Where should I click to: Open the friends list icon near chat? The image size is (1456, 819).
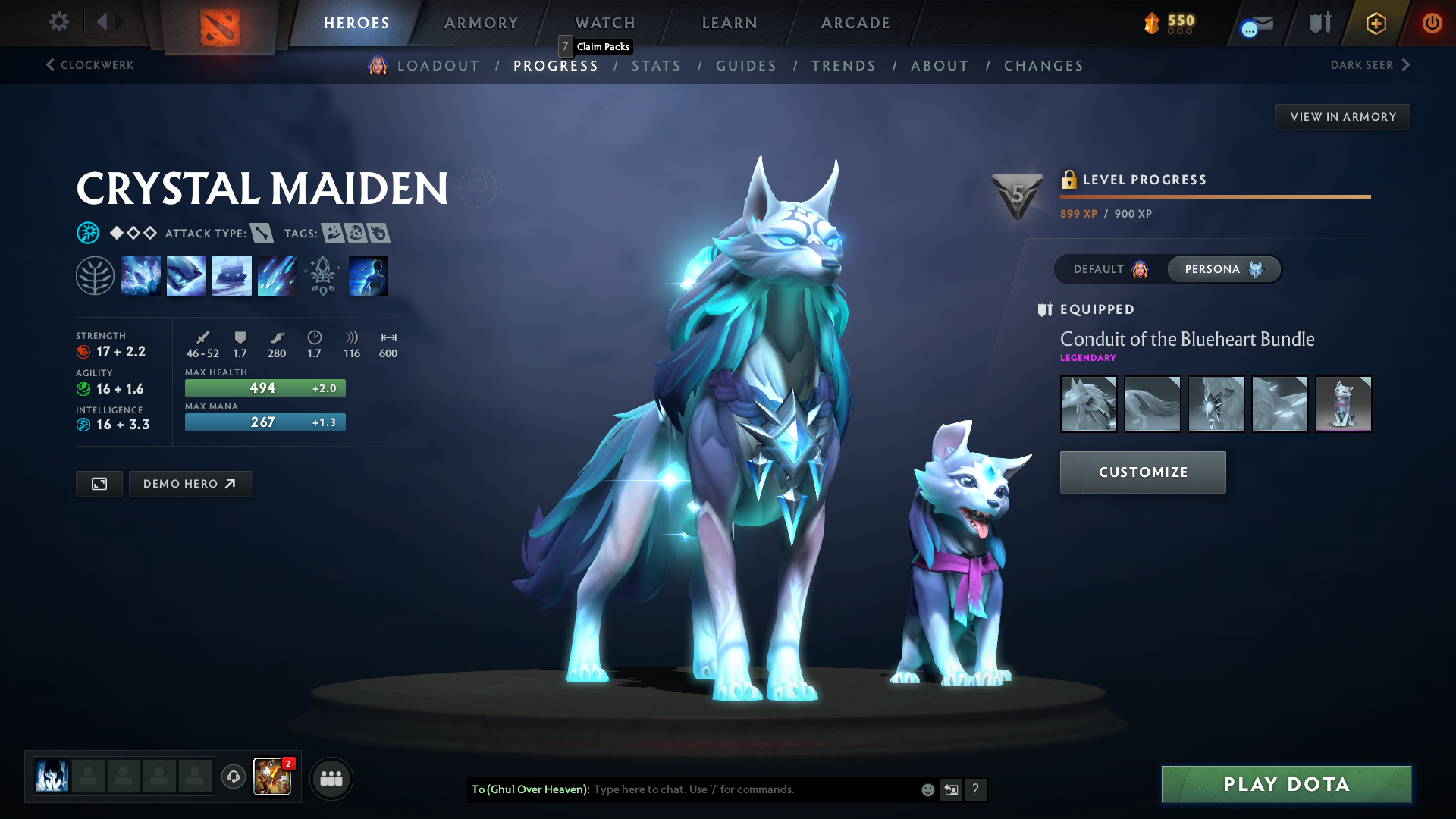pyautogui.click(x=331, y=779)
